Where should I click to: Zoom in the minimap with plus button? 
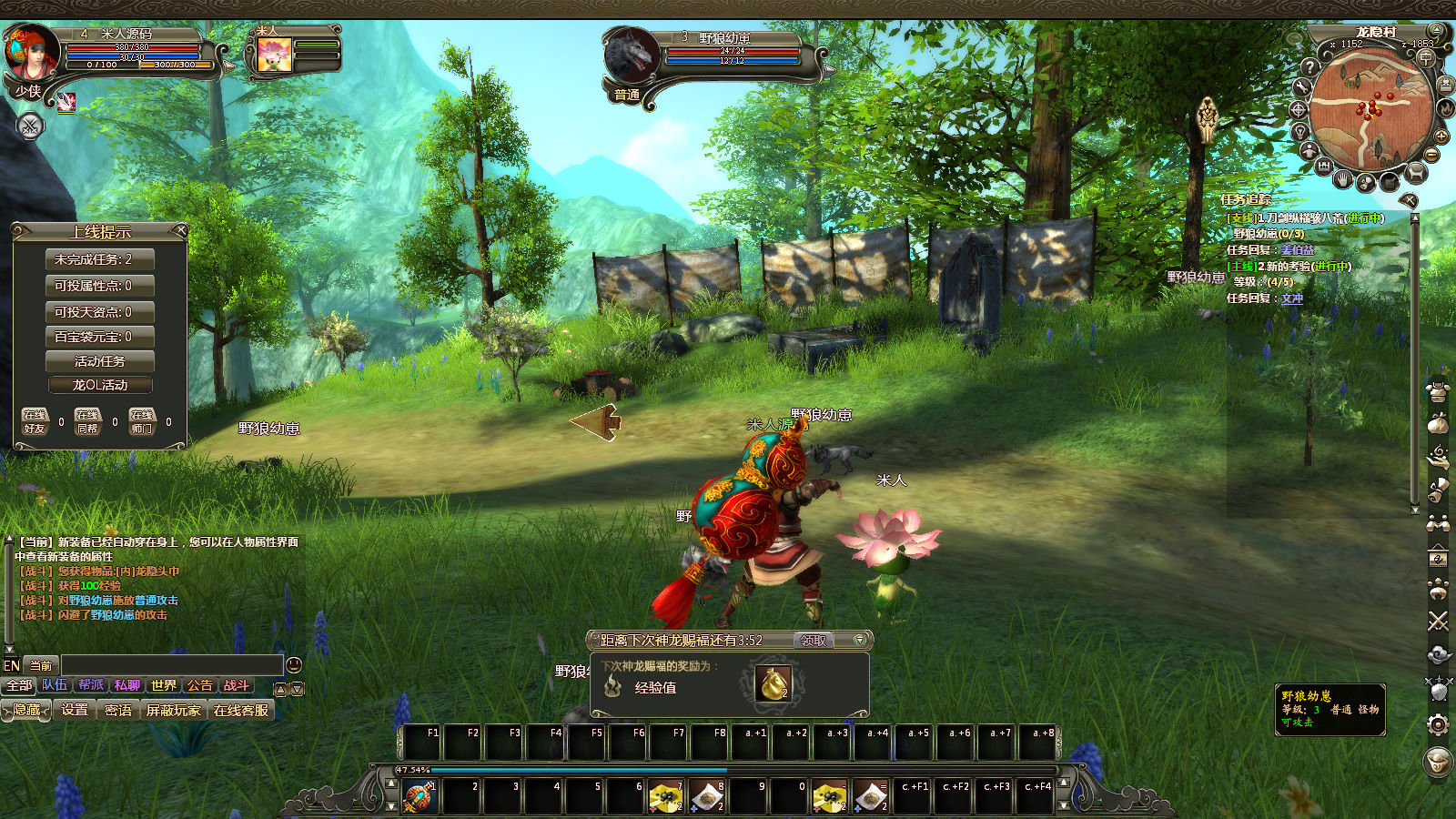1441,136
